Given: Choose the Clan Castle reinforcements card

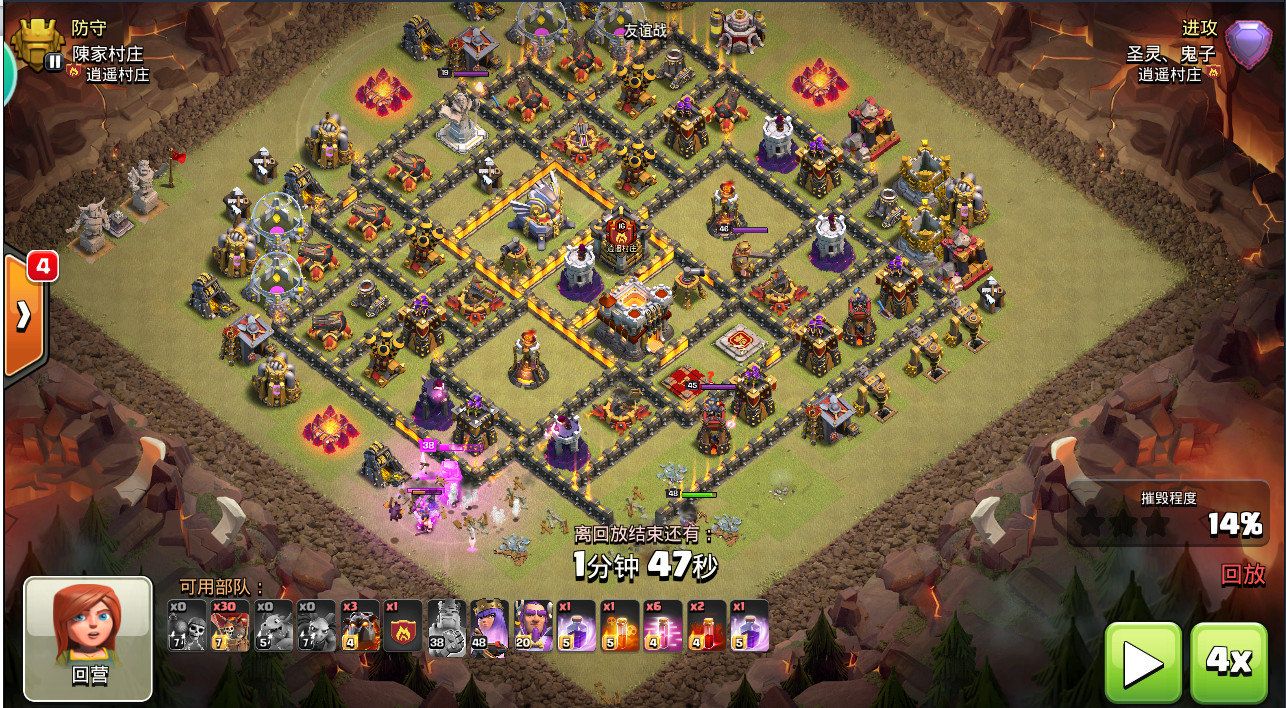Looking at the screenshot, I should pos(403,626).
